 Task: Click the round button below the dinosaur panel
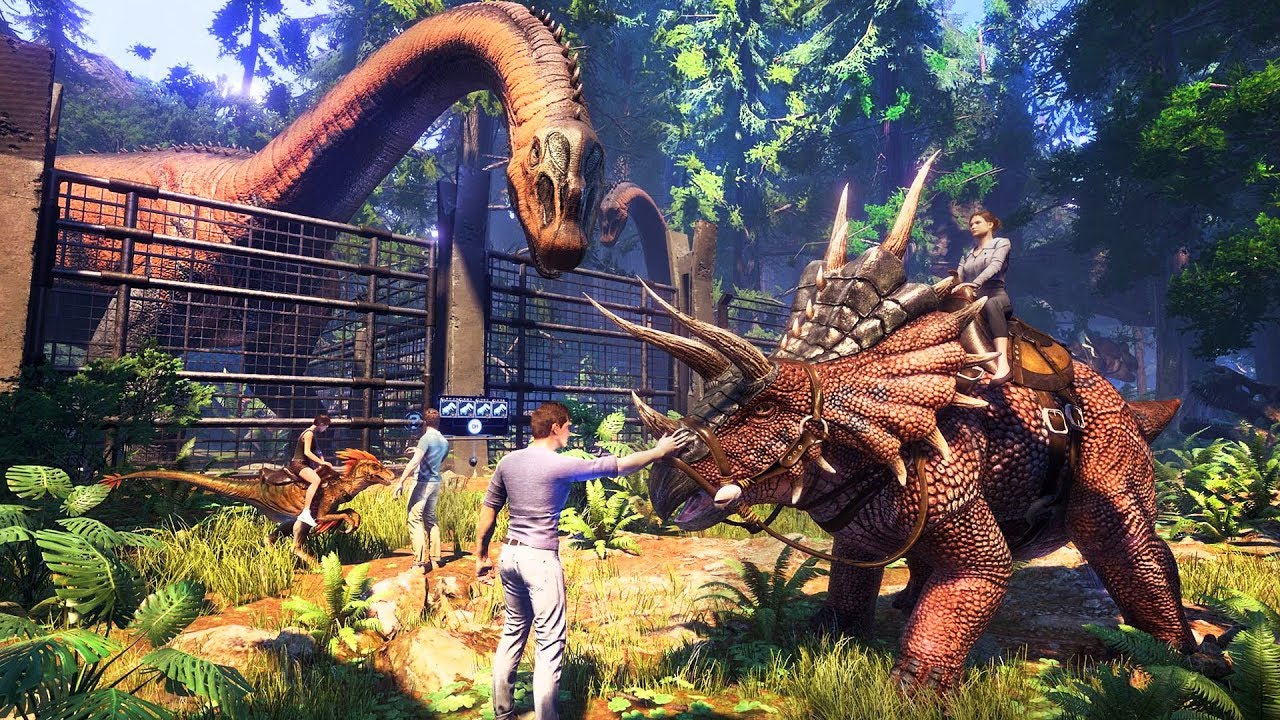click(x=475, y=426)
